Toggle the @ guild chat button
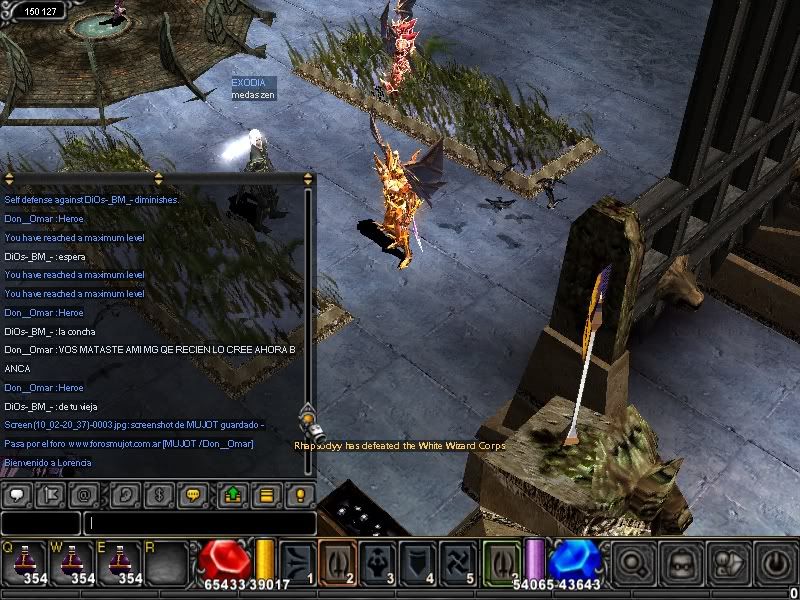The height and width of the screenshot is (600, 800). (x=84, y=494)
